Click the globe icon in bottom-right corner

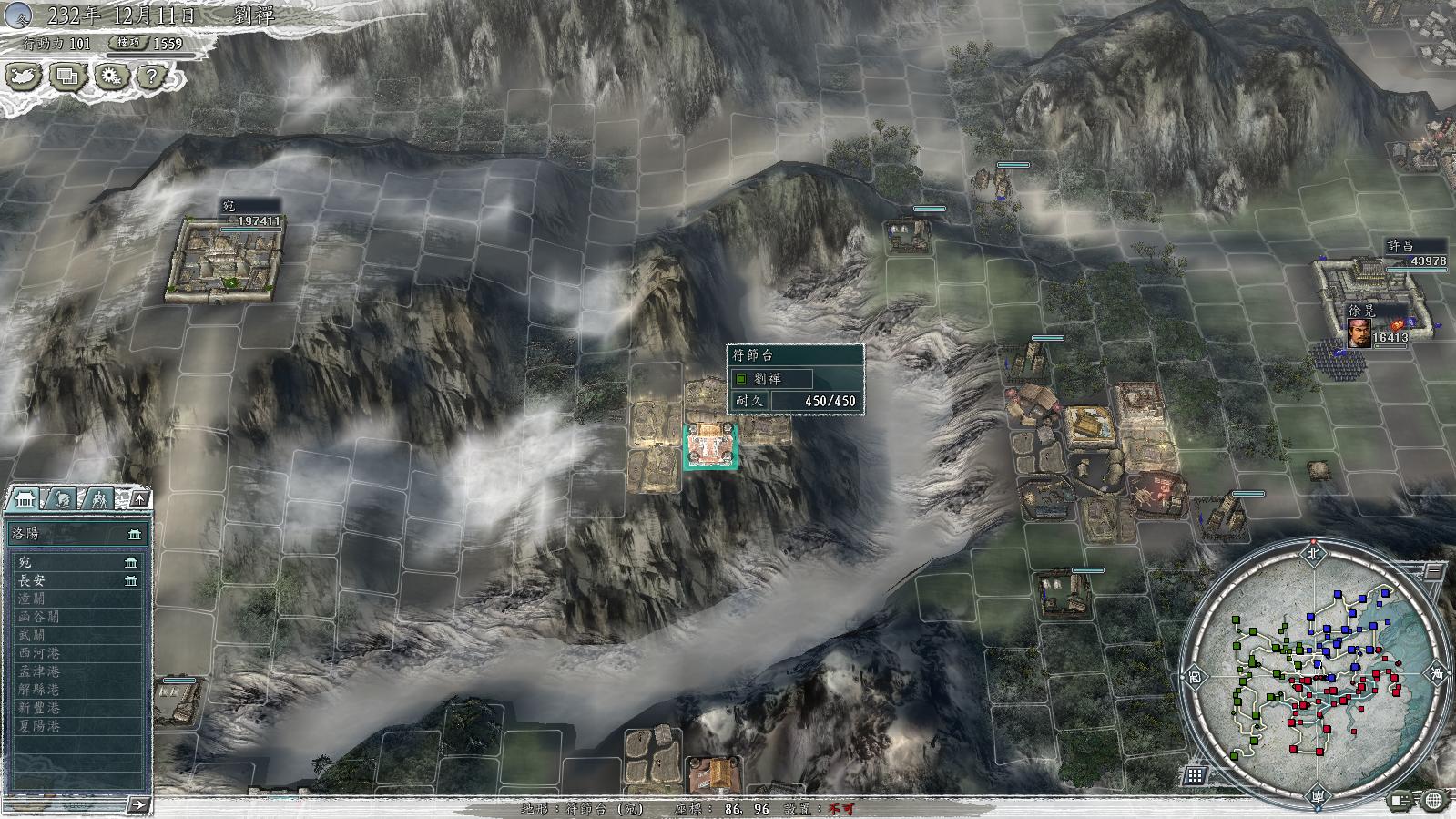[1433, 801]
